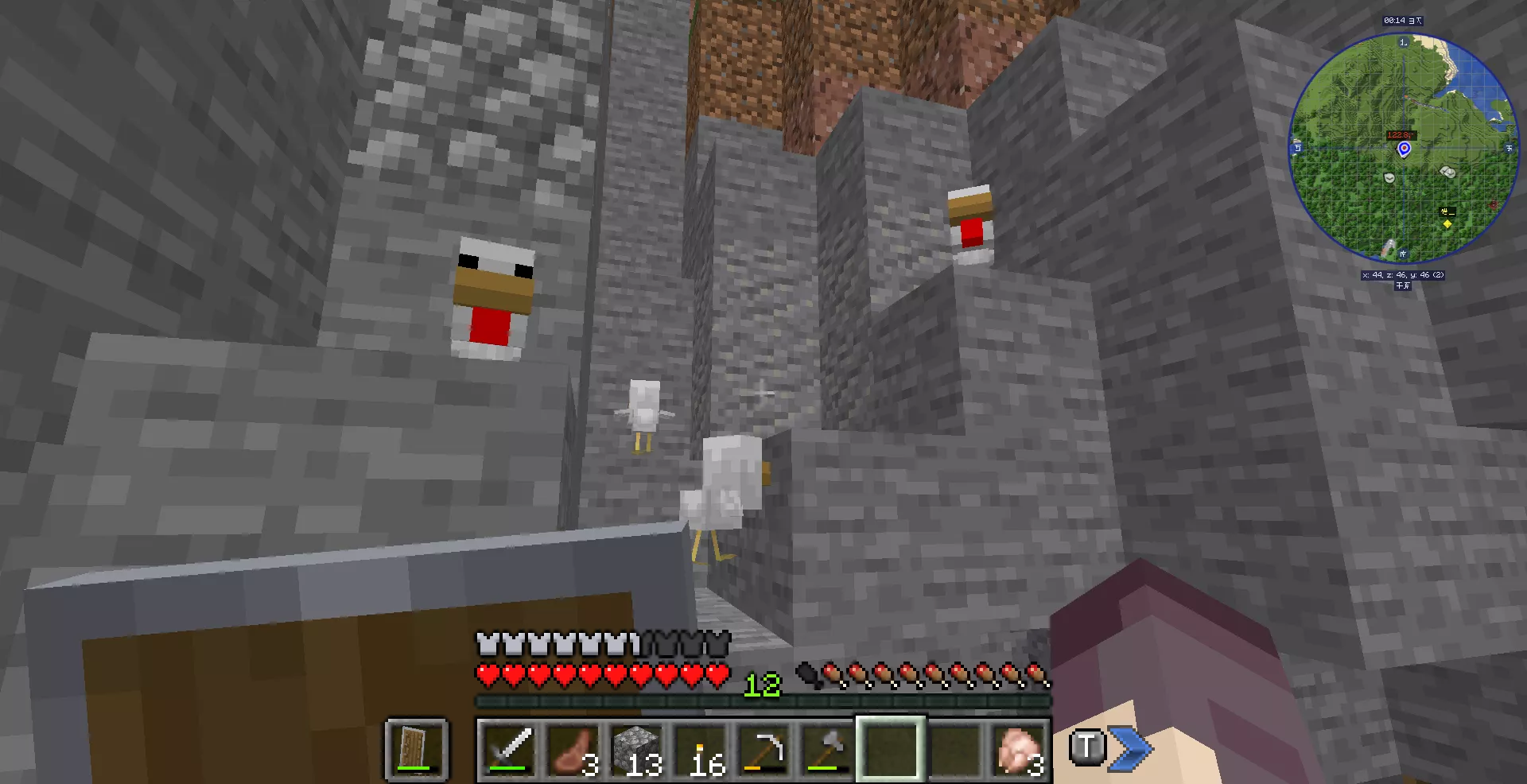Click the shield in the off-hand slot
The width and height of the screenshot is (1527, 784).
(417, 749)
